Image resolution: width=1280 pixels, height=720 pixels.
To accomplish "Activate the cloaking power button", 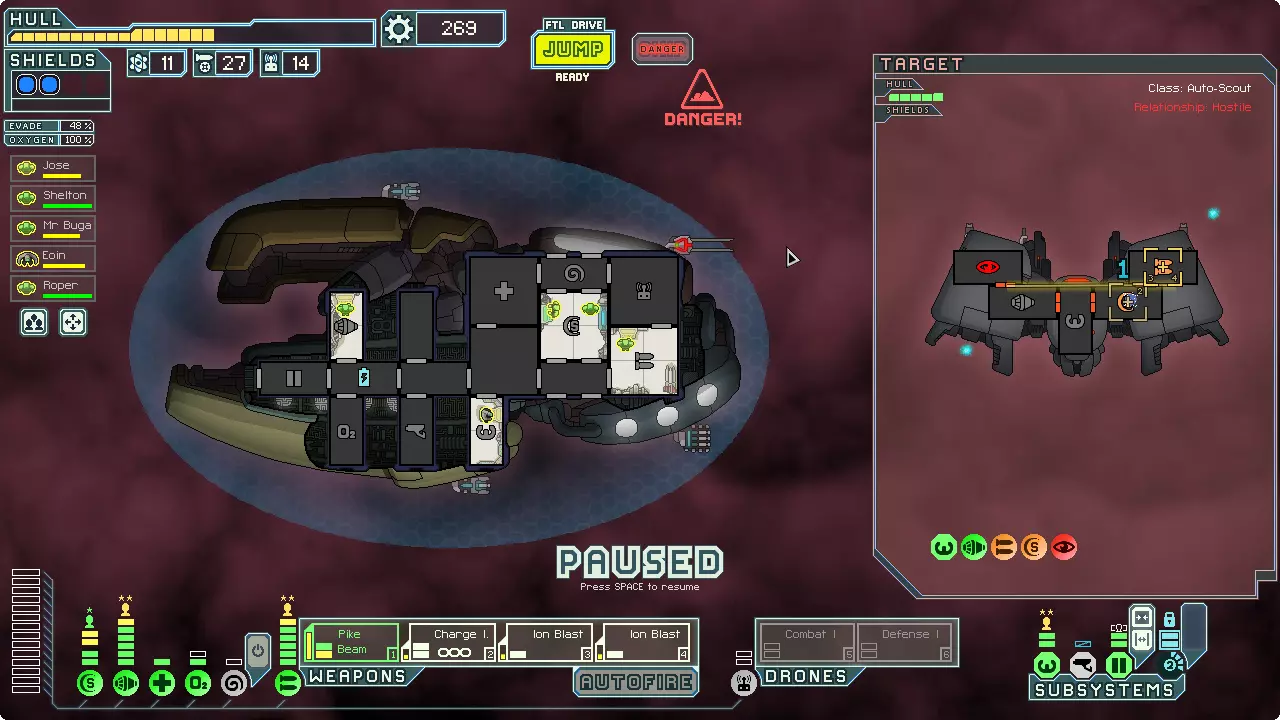I will click(x=258, y=652).
